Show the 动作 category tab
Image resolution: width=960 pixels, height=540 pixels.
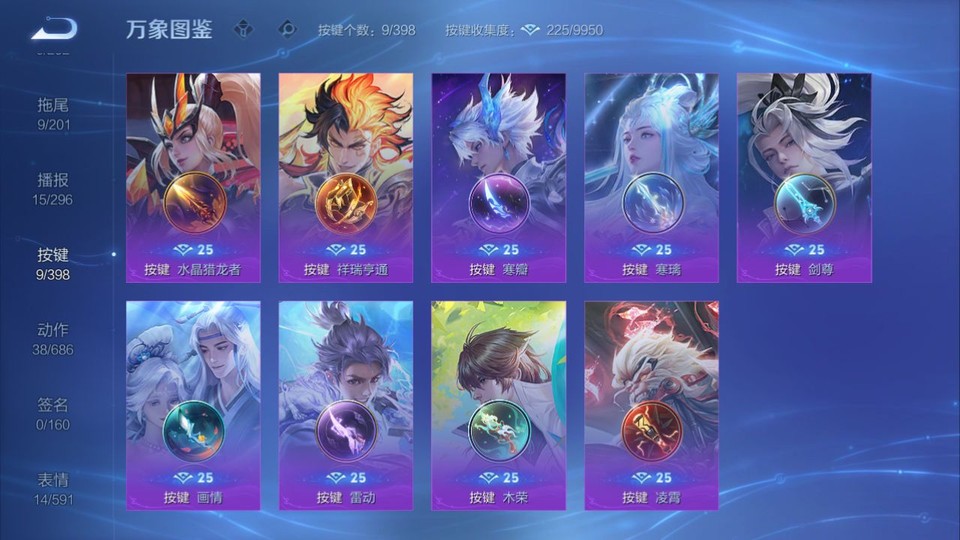[54, 338]
